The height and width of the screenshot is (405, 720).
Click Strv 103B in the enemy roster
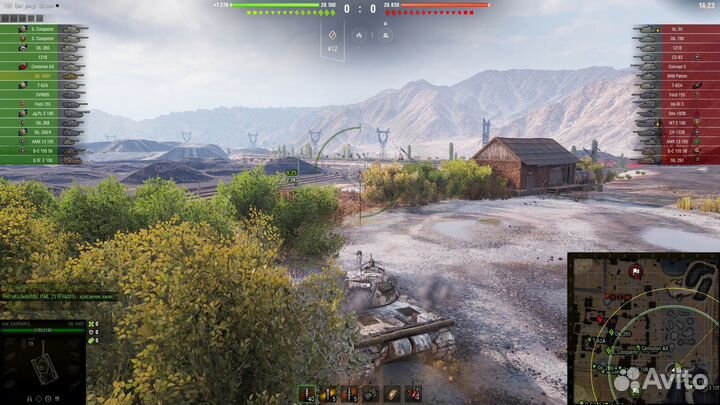(676, 112)
